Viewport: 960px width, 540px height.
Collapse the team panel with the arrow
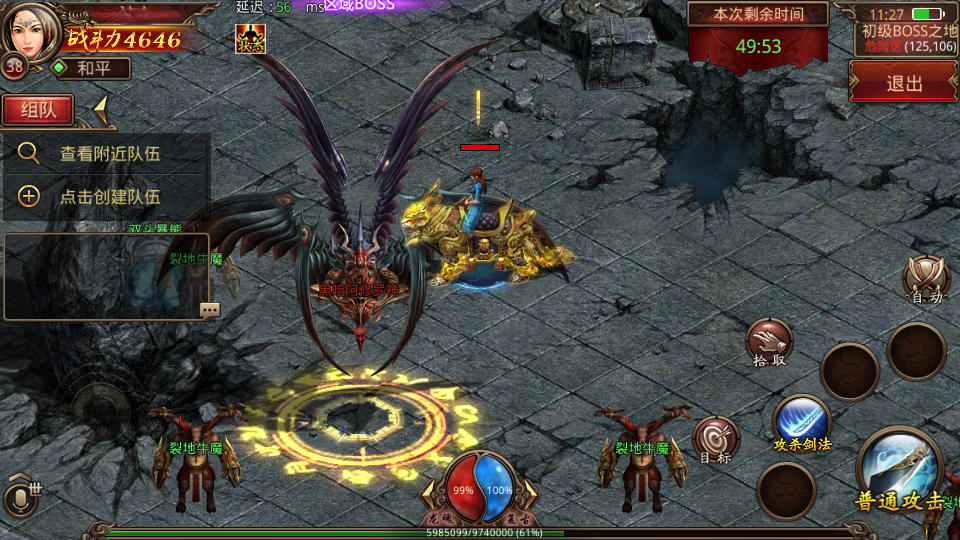click(x=101, y=109)
